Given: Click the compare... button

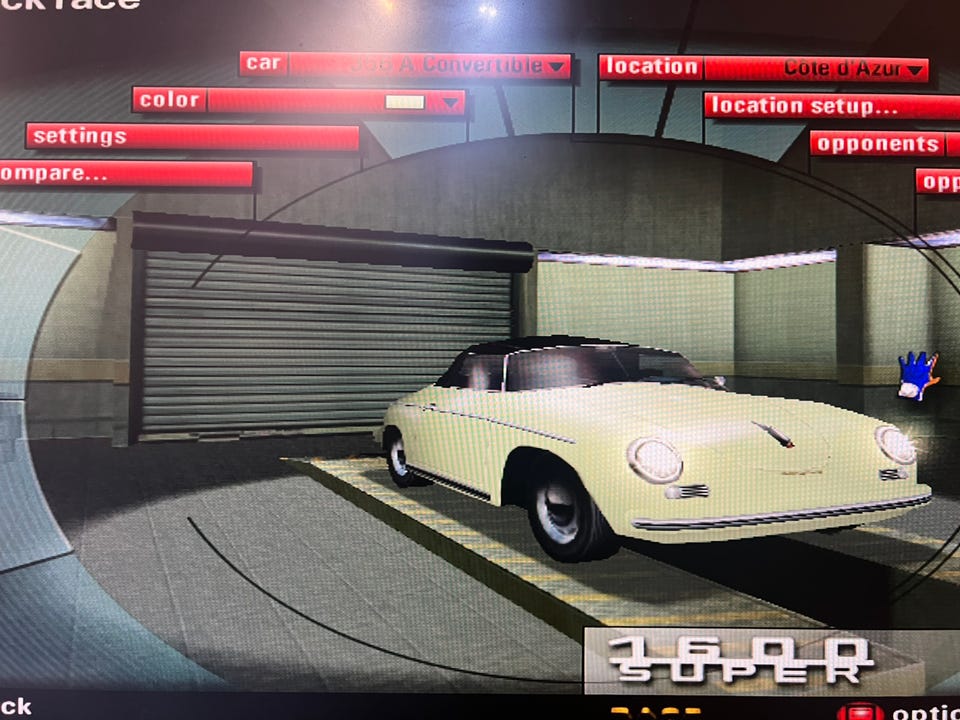Looking at the screenshot, I should click(125, 174).
